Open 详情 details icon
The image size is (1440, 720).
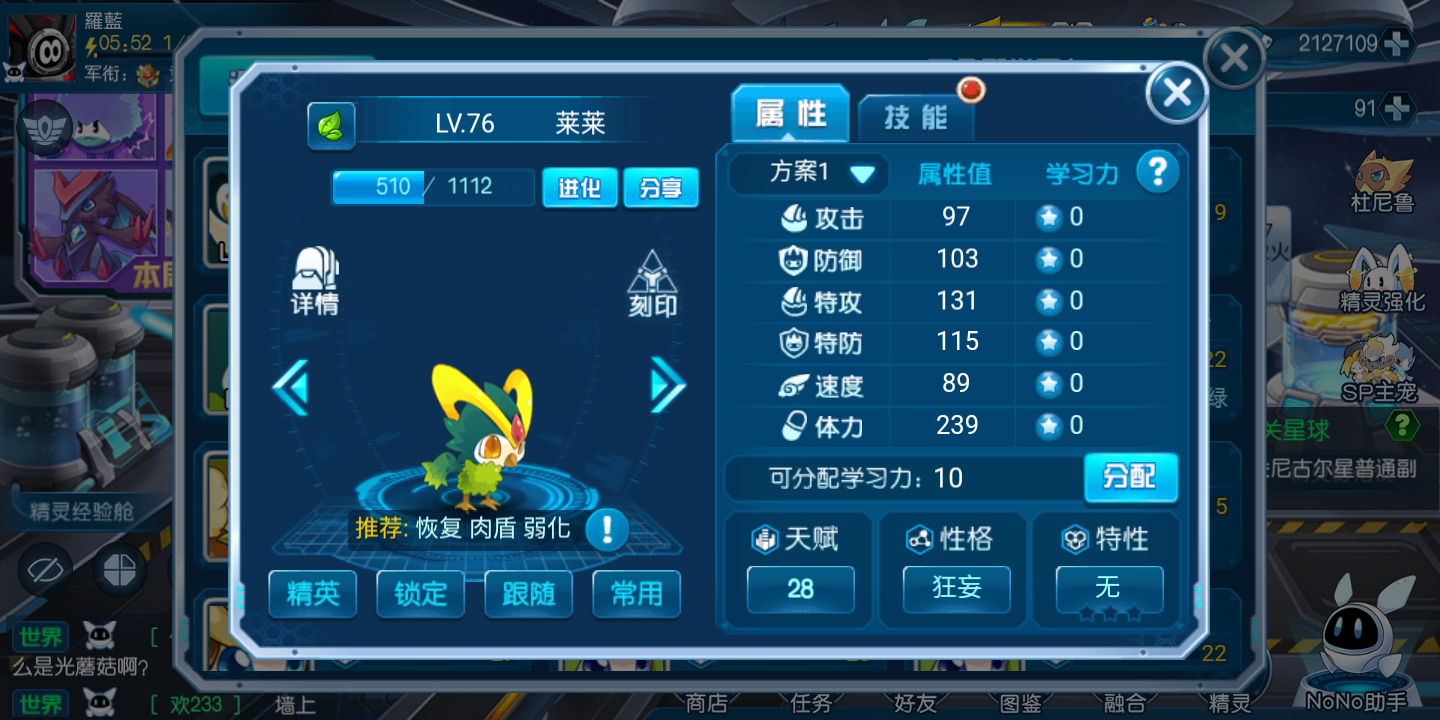pos(315,282)
